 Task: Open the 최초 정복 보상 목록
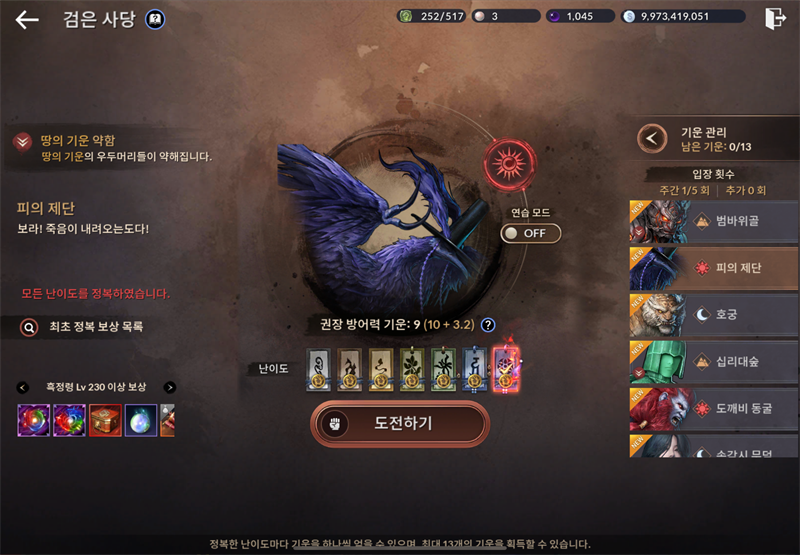83,326
